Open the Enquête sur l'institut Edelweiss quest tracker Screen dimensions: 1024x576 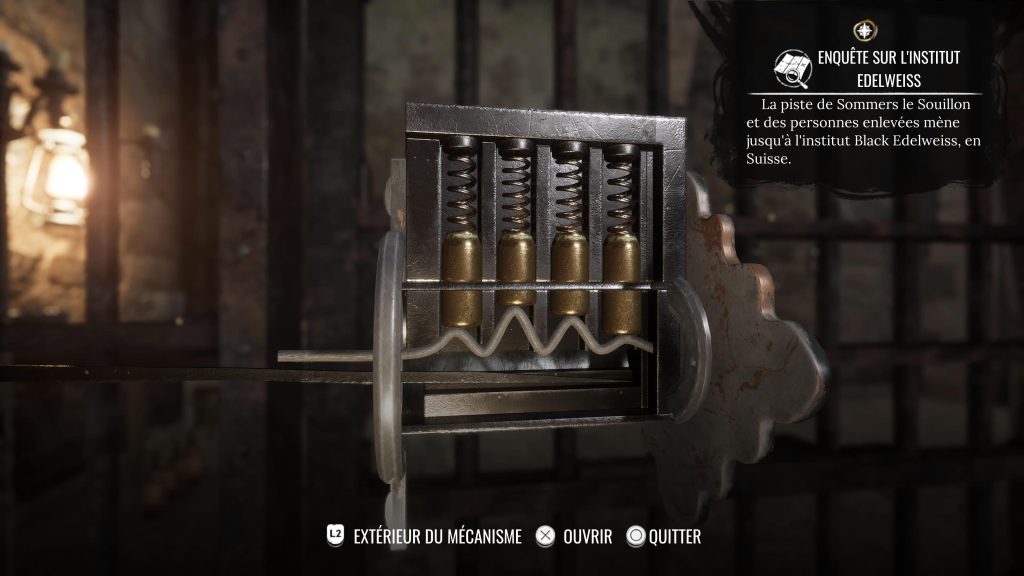pyautogui.click(x=888, y=68)
